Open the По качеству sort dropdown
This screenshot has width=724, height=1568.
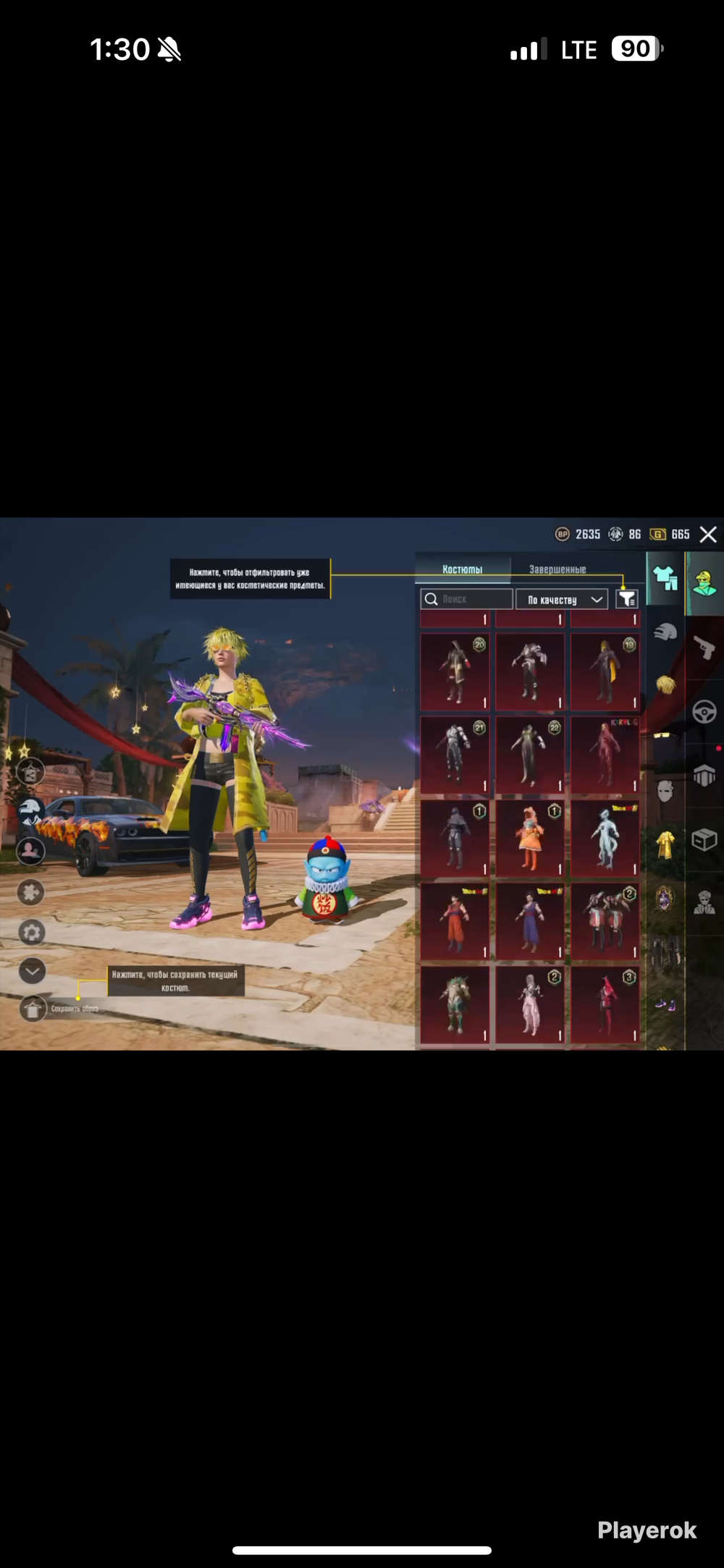pyautogui.click(x=562, y=599)
